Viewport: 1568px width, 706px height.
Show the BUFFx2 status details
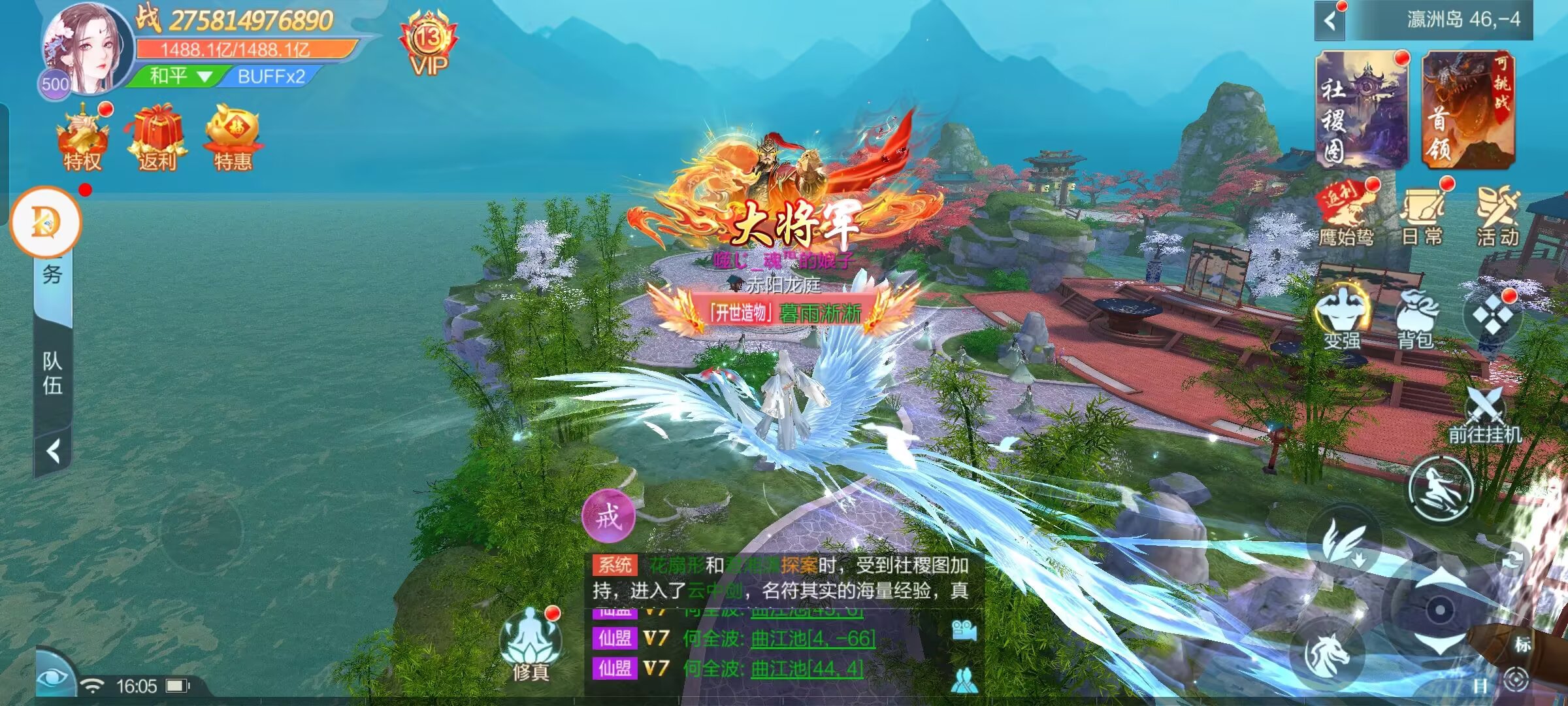click(270, 76)
